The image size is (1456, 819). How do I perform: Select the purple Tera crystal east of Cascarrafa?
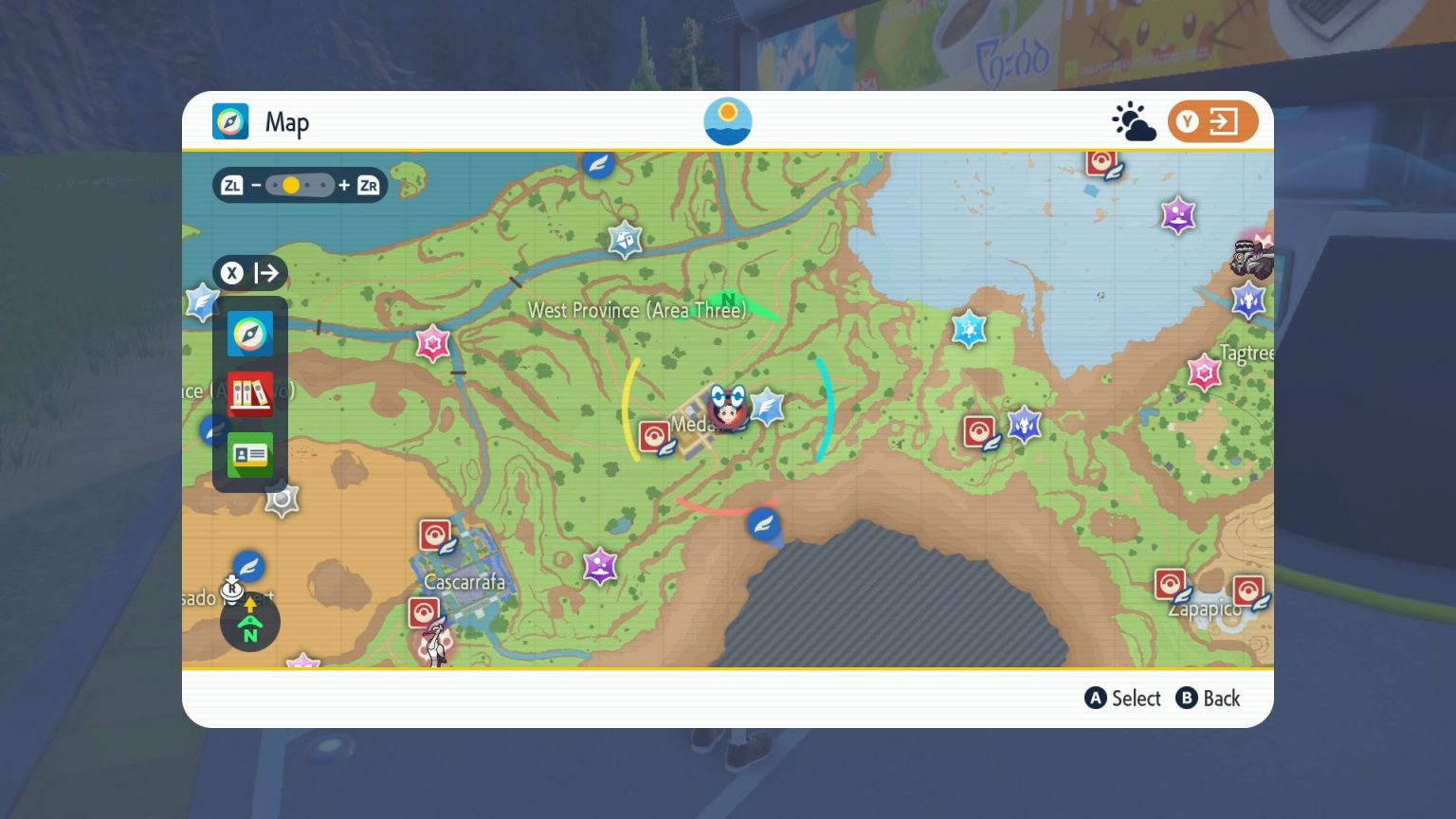[x=600, y=567]
